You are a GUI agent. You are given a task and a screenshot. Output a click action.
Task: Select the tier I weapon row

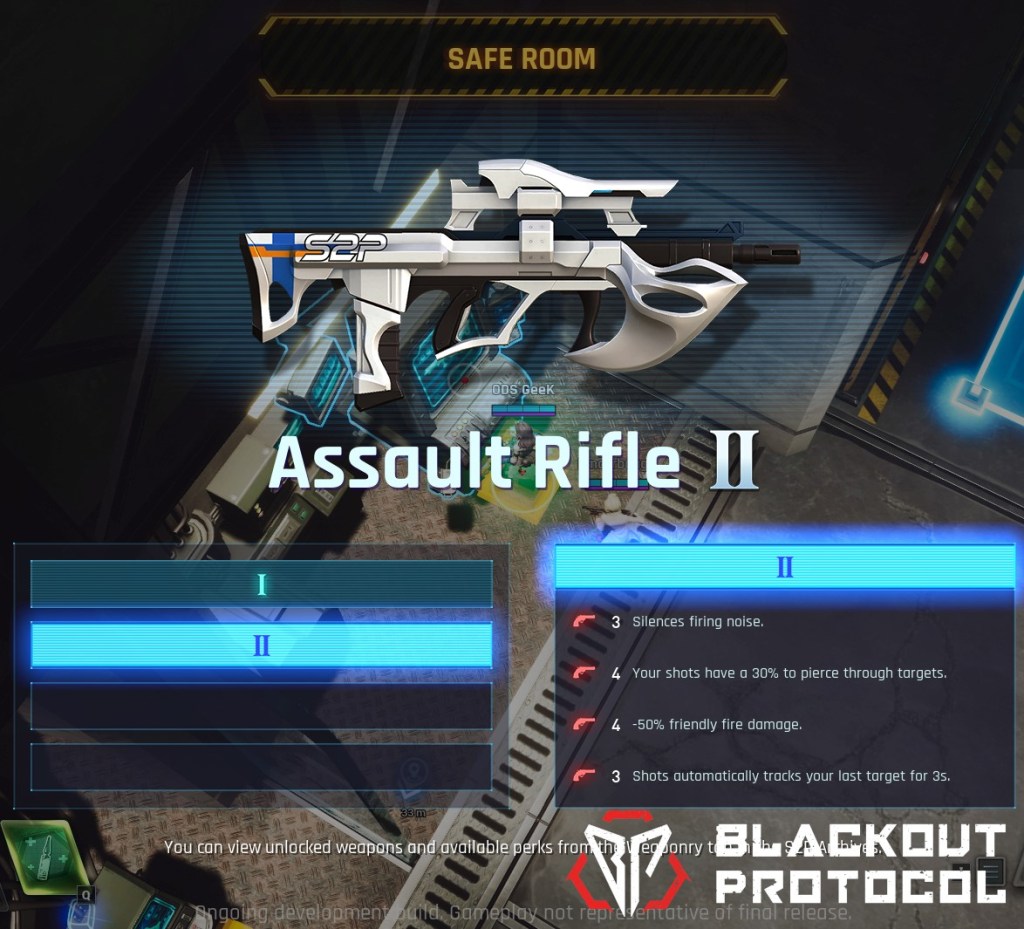[261, 584]
